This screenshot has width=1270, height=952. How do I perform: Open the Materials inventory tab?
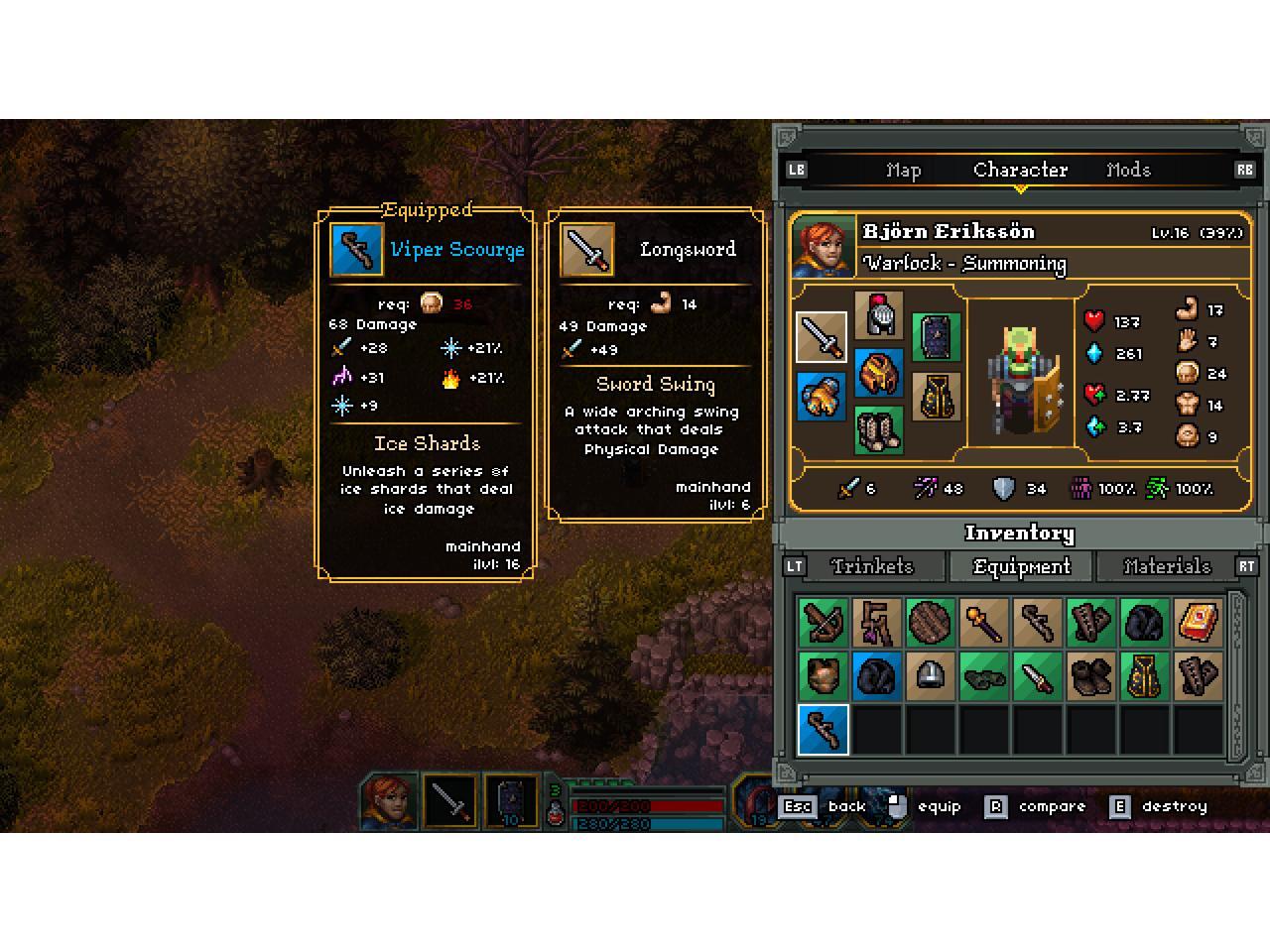1166,566
